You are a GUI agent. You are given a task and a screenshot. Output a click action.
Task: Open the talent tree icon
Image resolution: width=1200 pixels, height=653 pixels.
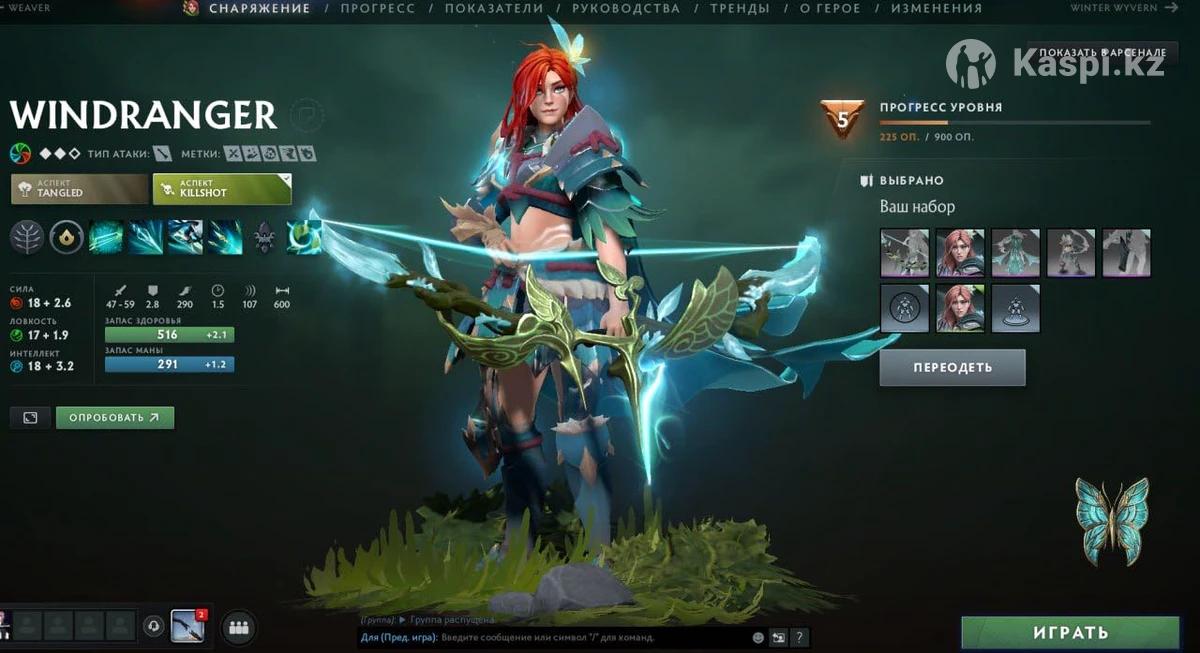coord(27,238)
